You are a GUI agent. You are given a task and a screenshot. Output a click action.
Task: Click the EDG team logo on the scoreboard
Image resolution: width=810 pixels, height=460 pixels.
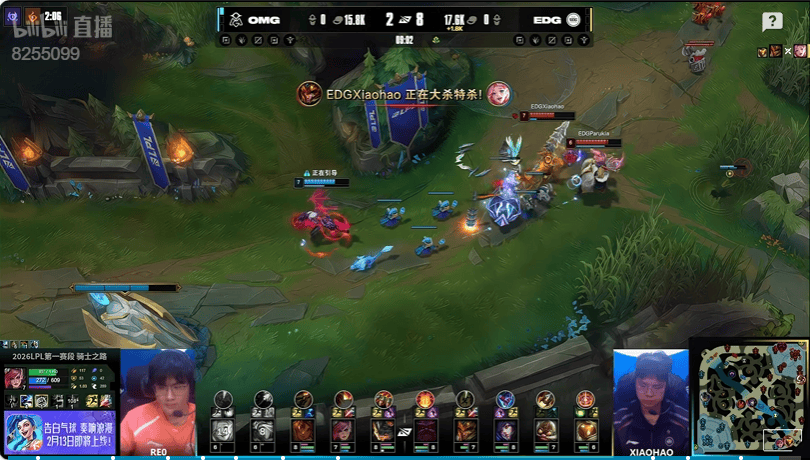tap(574, 19)
